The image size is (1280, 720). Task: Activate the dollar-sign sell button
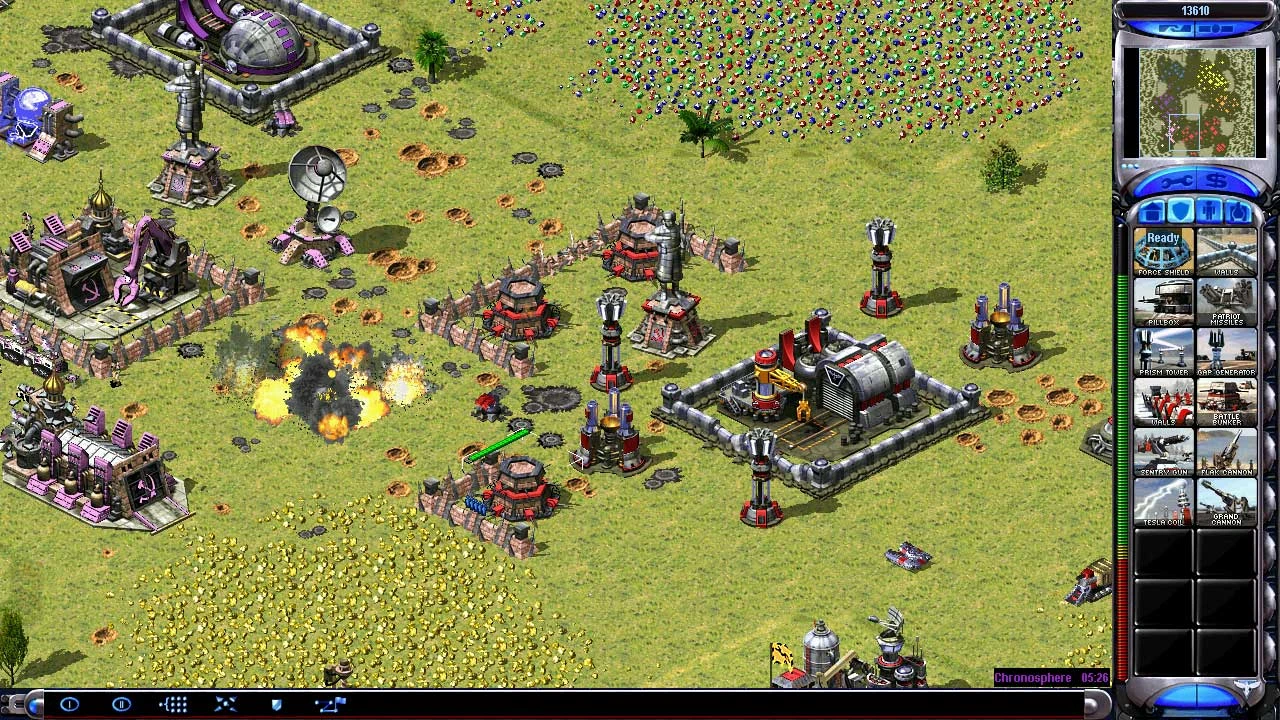[x=1218, y=182]
